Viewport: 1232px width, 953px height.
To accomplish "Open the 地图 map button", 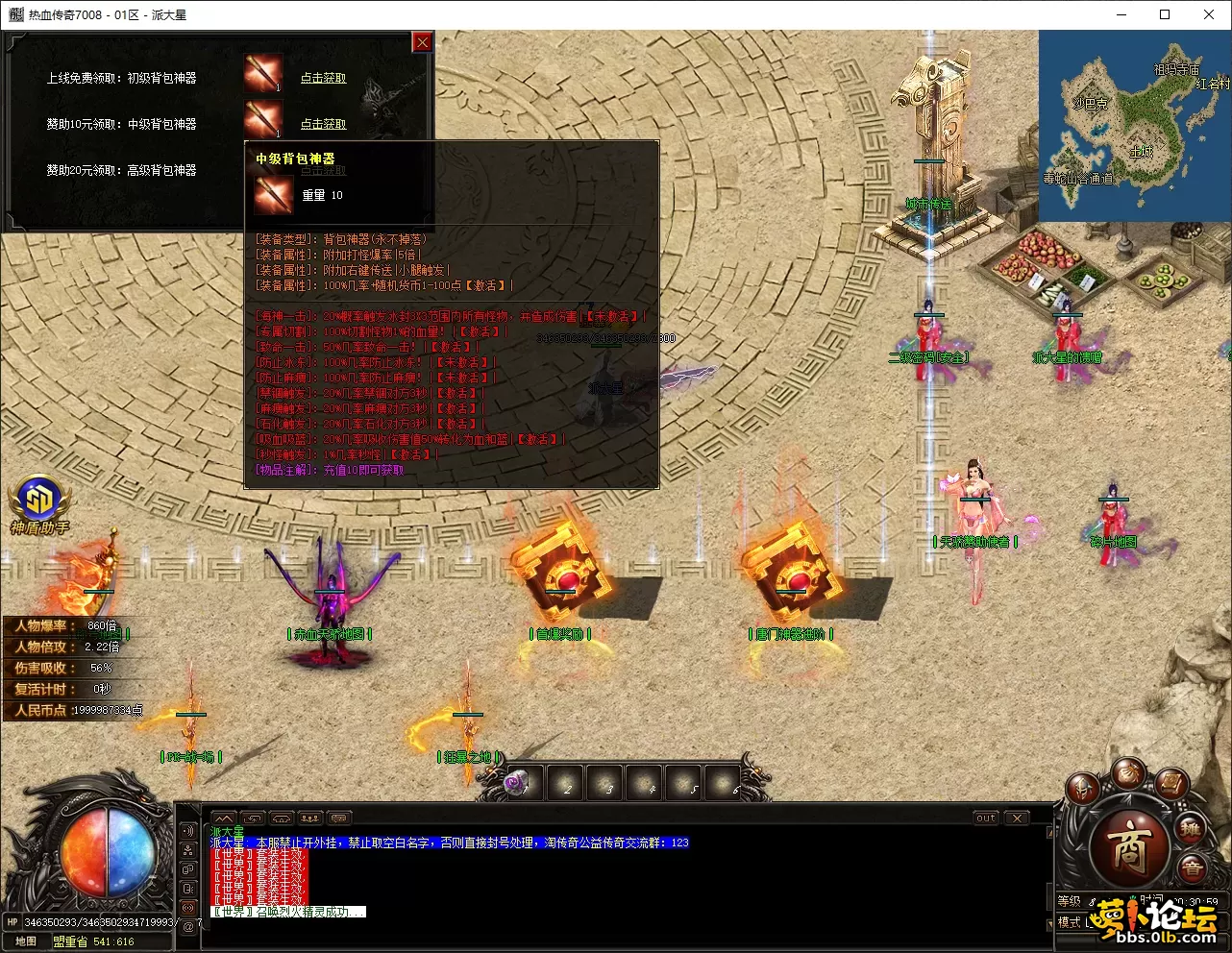I will [x=26, y=941].
